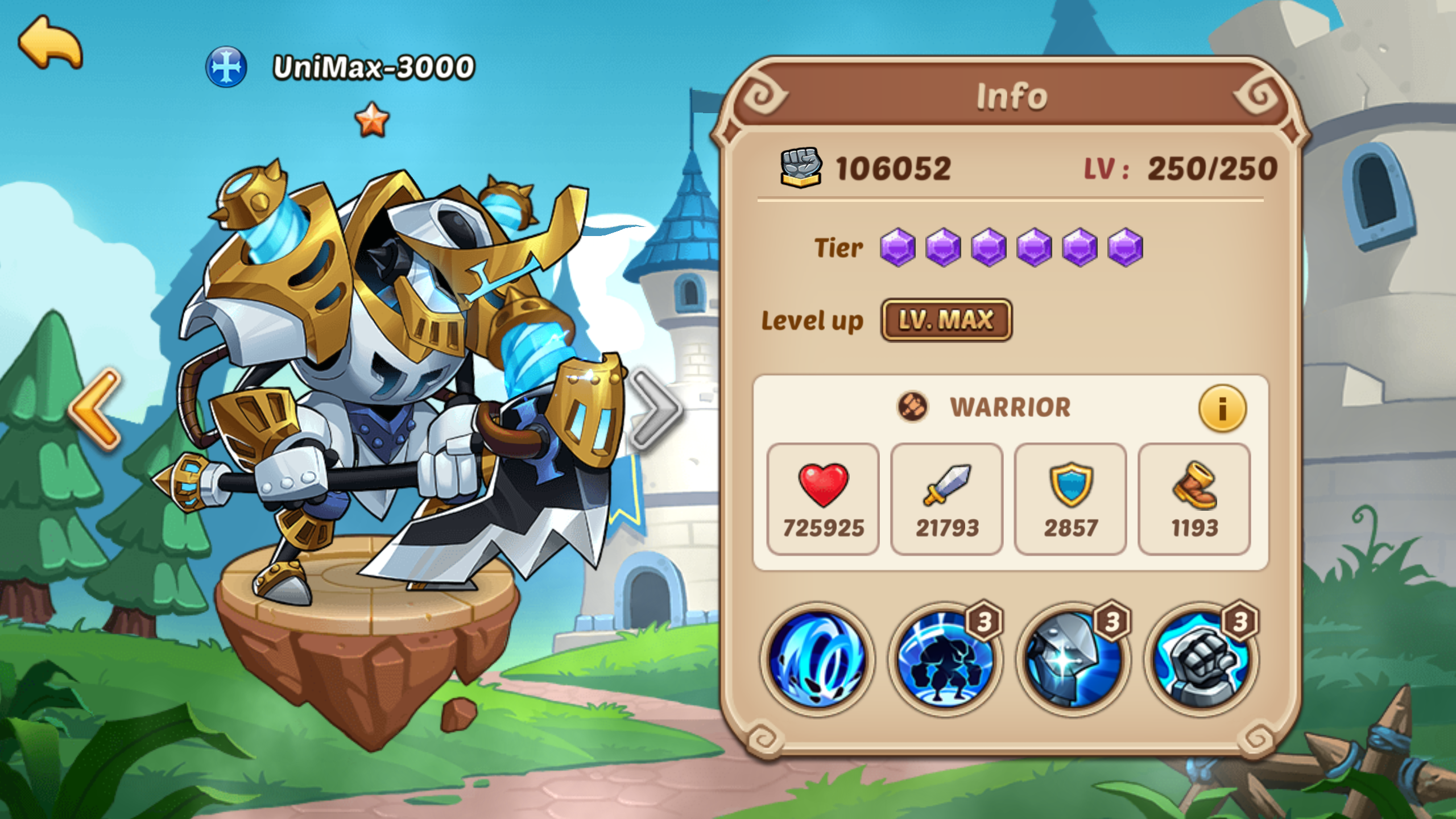The width and height of the screenshot is (1456, 819).
Task: Select the faction emblem next to UniMax-3000
Action: [x=226, y=68]
